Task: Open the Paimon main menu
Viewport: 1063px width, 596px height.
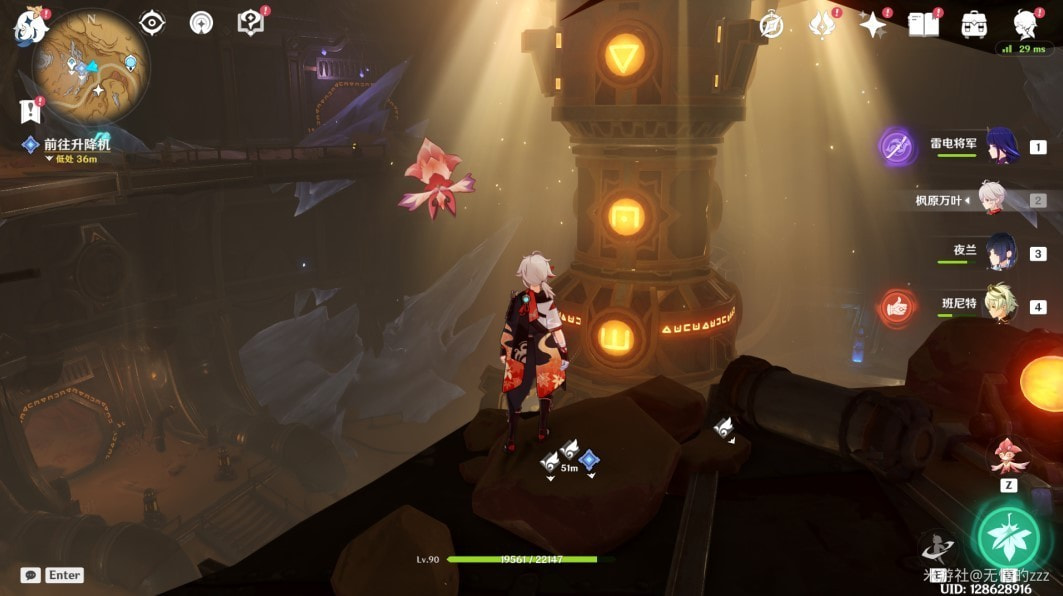Action: 30,26
